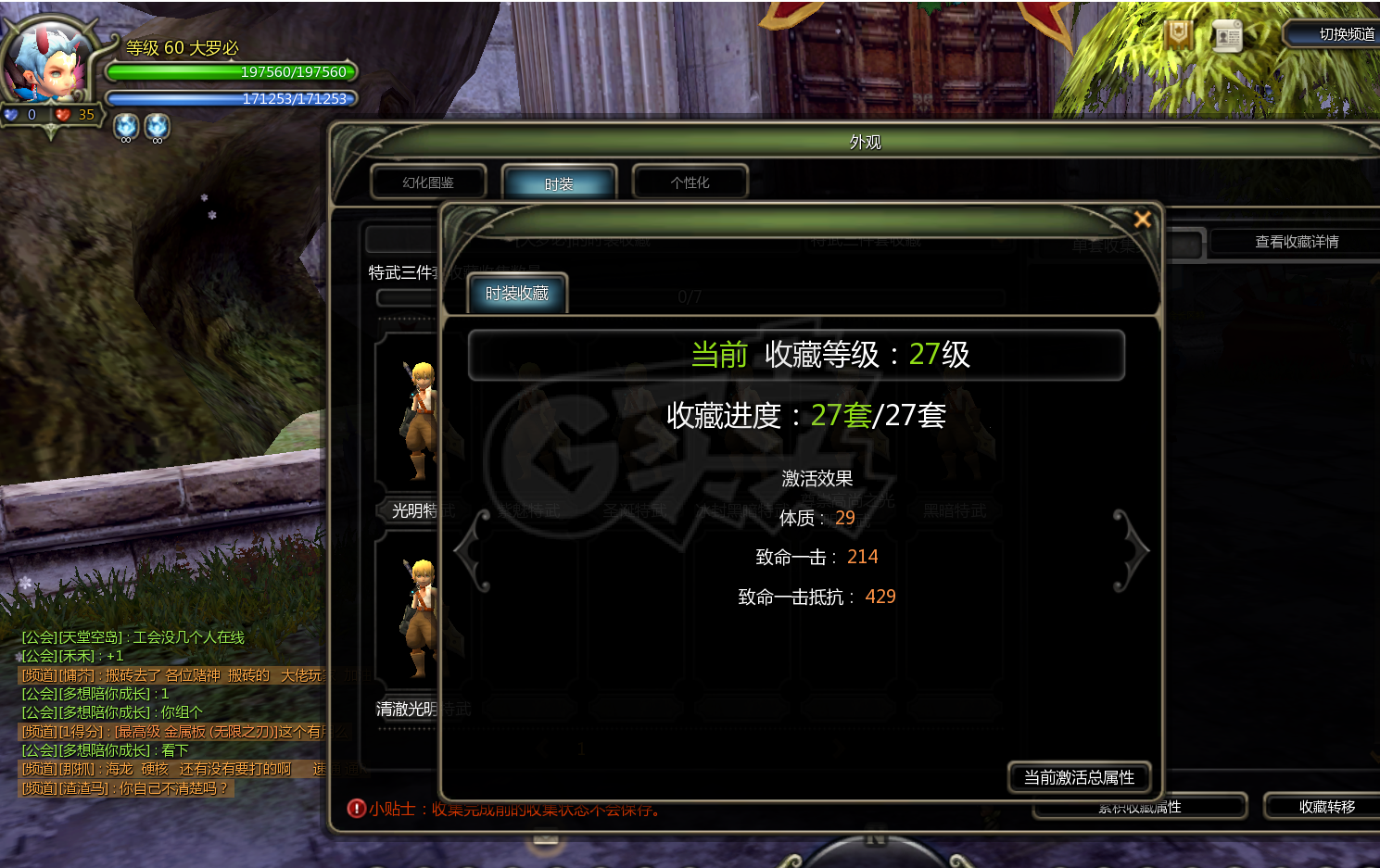Click the green experience progress bar
Image resolution: width=1380 pixels, height=868 pixels.
[x=232, y=71]
